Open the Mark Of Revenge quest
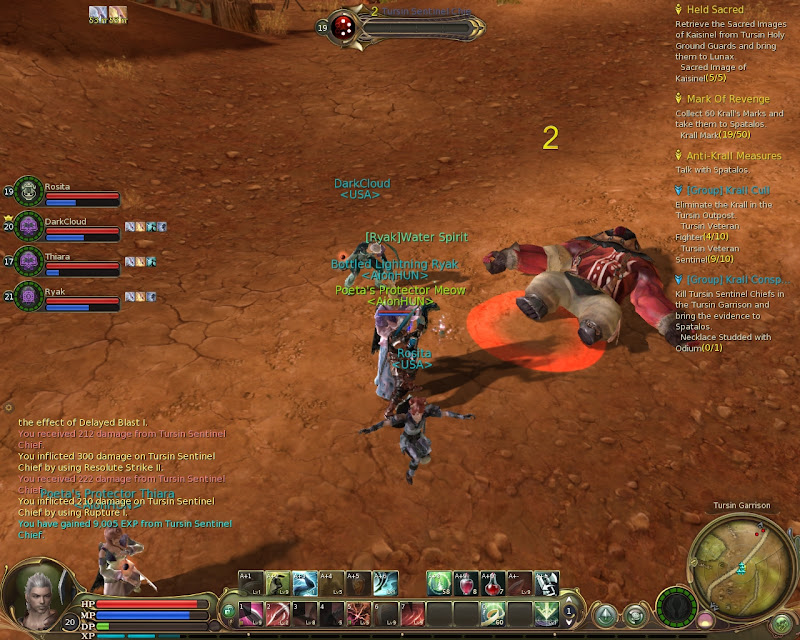800x640 pixels. 727,99
